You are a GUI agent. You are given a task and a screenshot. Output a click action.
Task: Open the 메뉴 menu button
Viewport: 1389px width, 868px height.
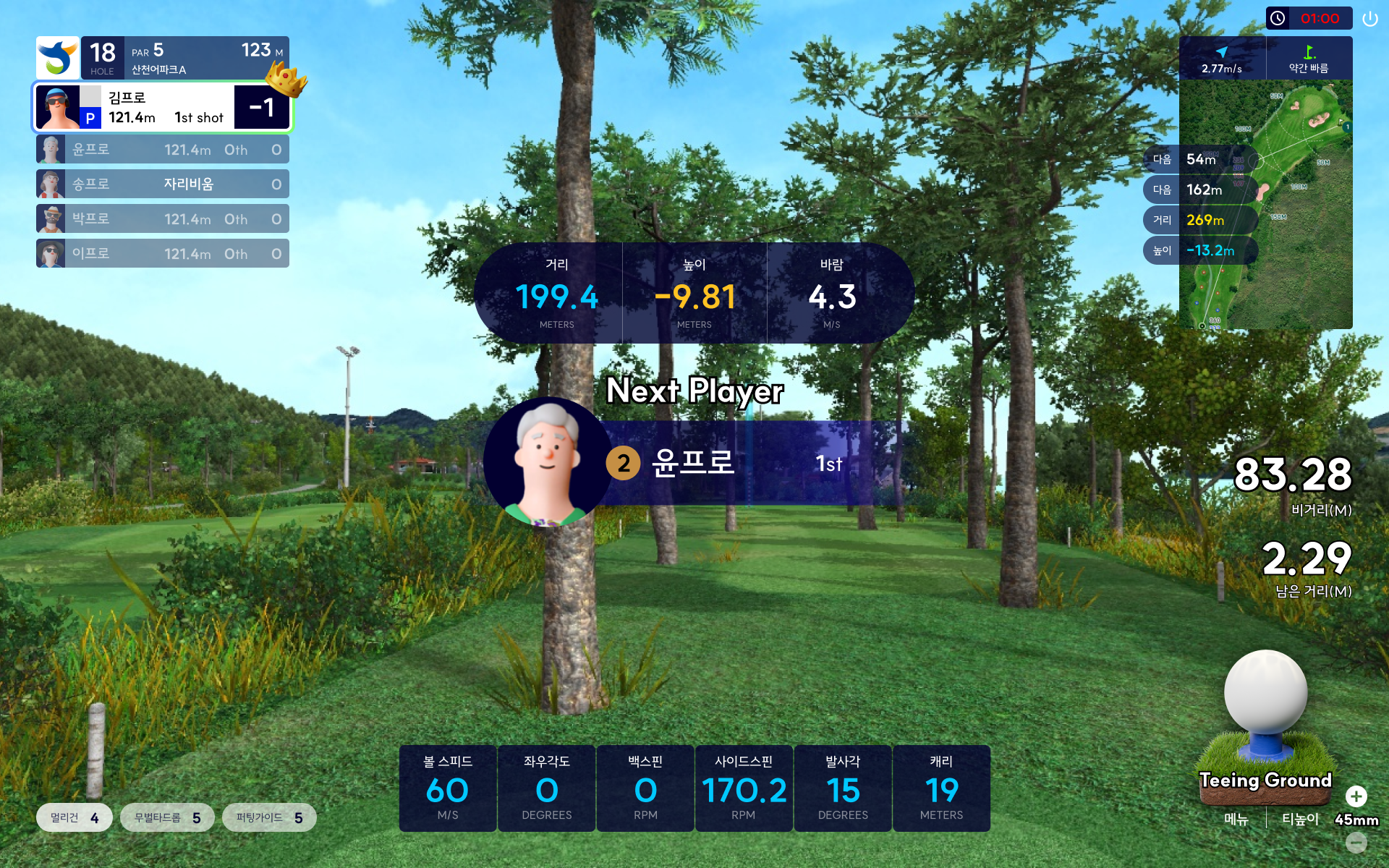click(1236, 819)
